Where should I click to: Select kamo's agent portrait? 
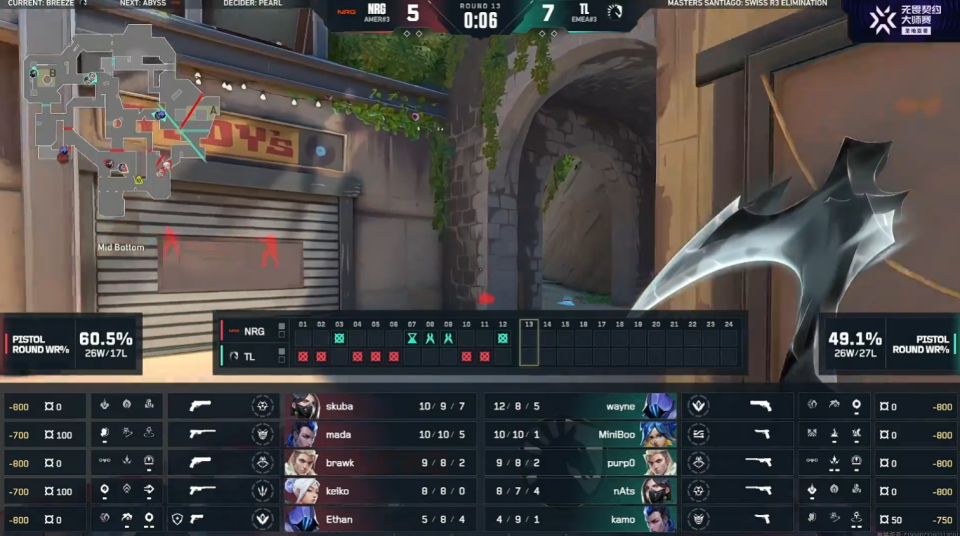[659, 519]
